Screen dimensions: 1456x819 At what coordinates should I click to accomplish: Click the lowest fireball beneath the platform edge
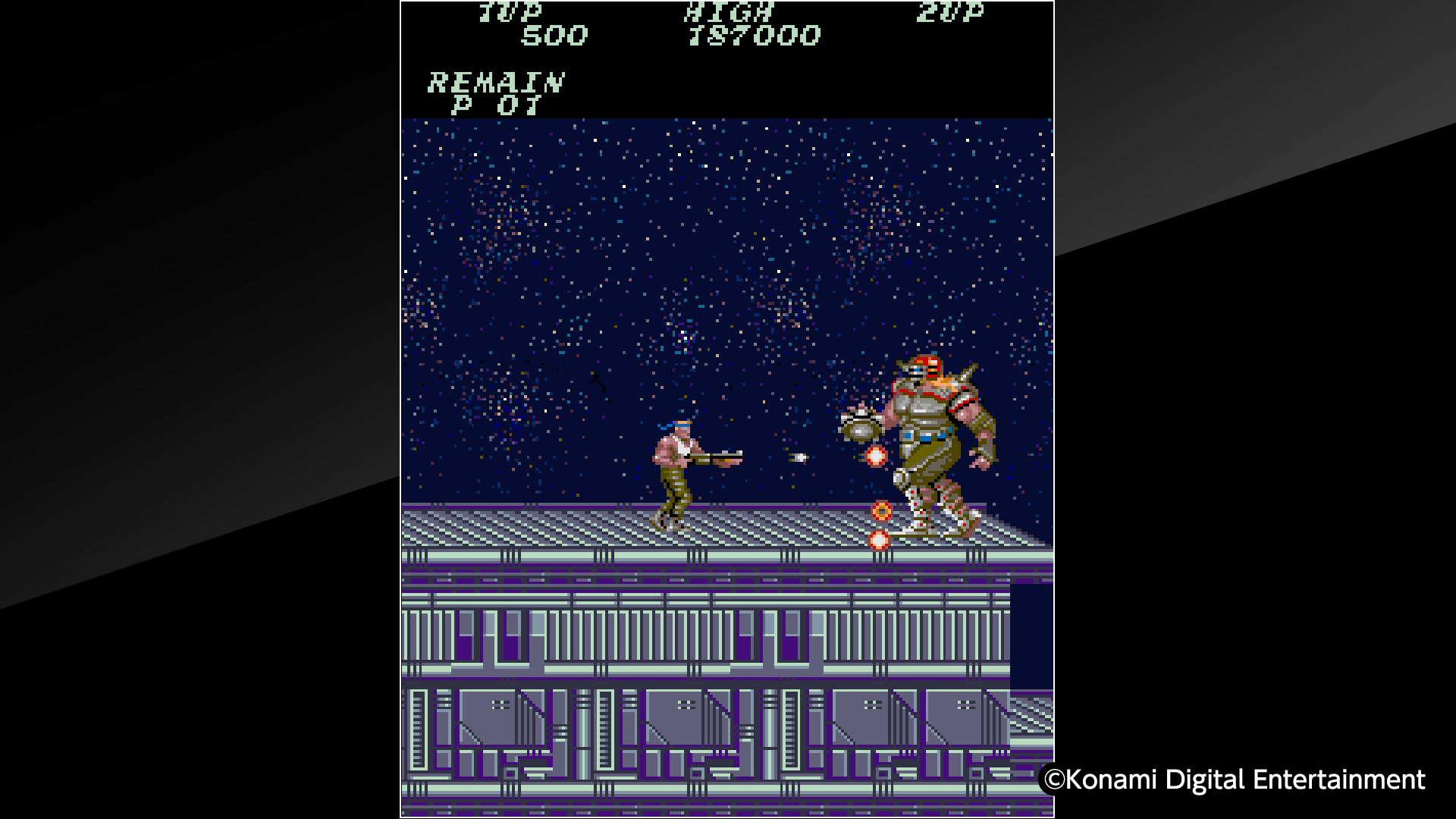click(x=879, y=540)
